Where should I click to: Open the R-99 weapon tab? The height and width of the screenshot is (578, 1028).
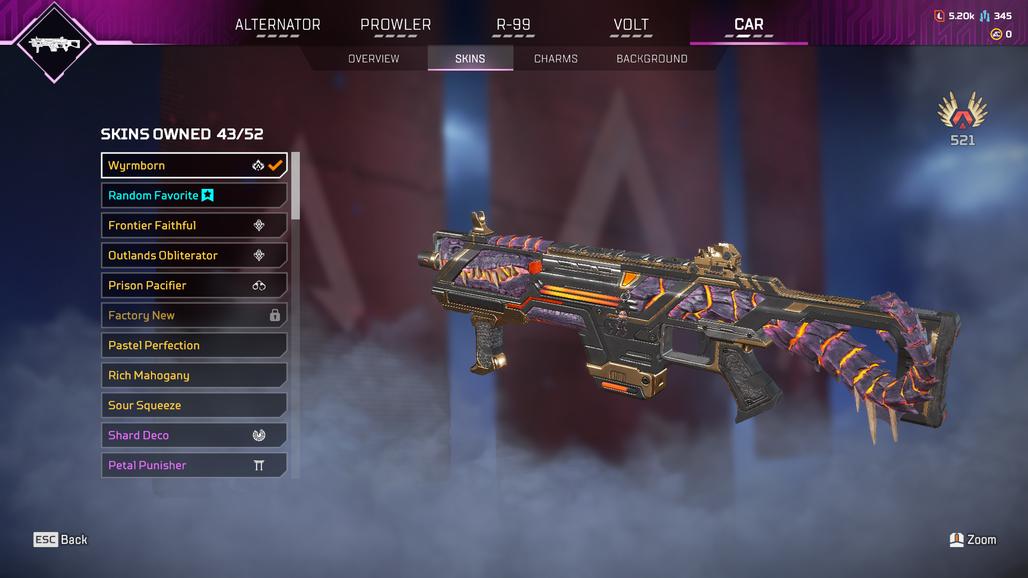tap(513, 25)
